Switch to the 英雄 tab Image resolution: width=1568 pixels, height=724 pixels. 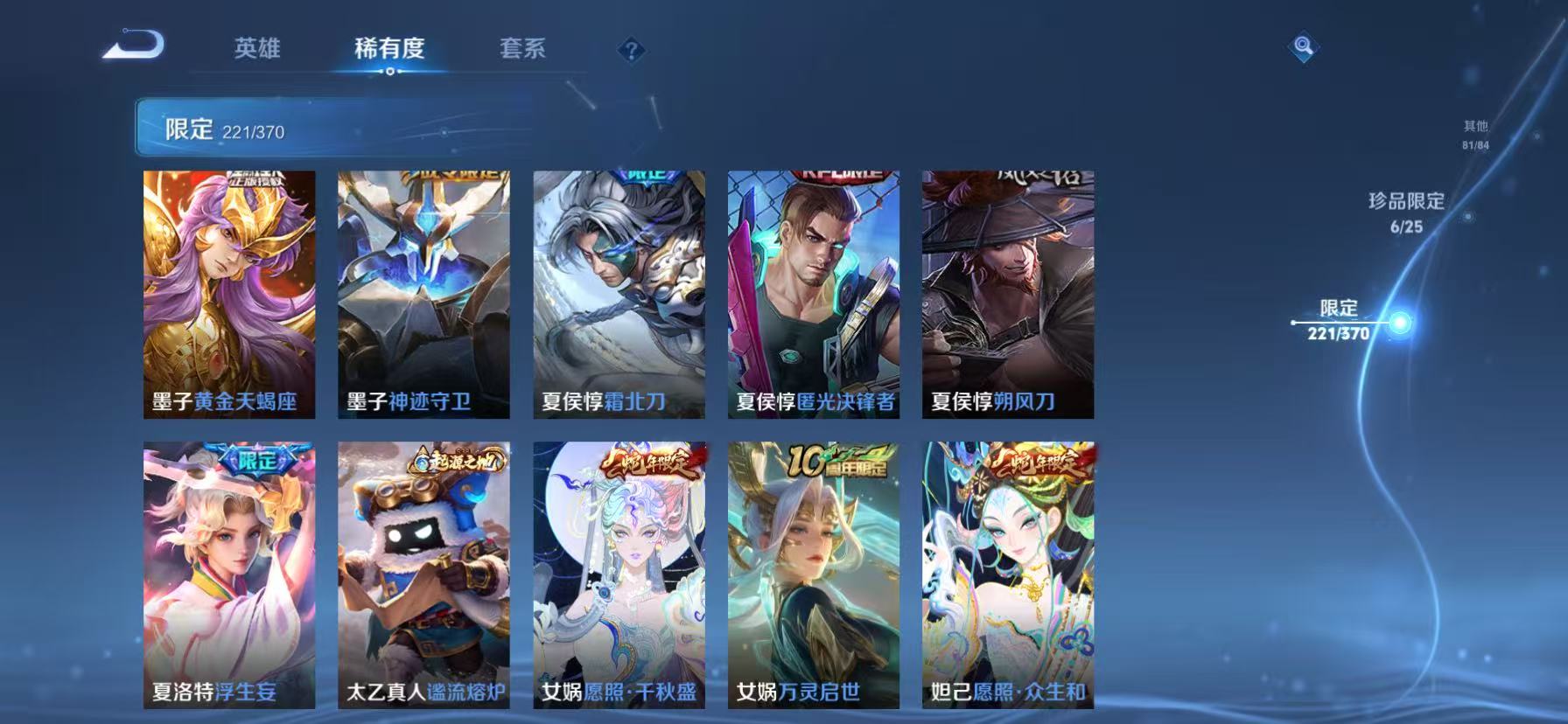coord(256,50)
